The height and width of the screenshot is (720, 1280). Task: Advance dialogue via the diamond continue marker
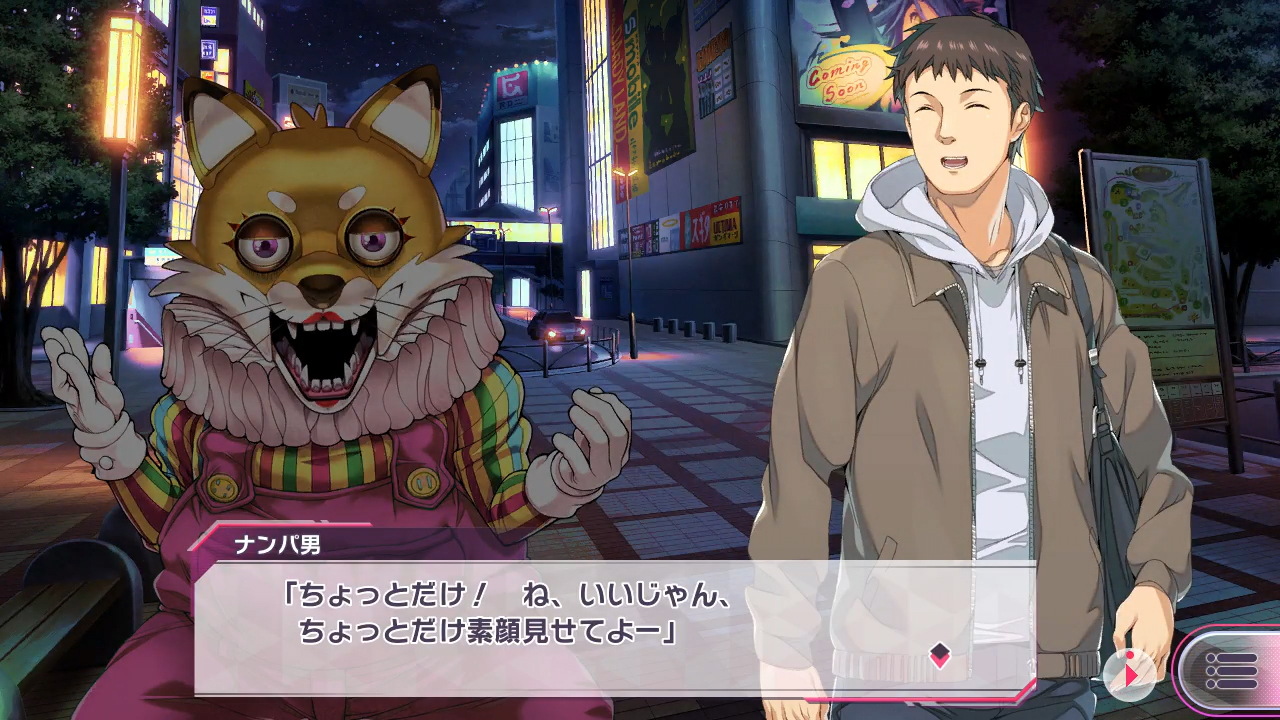939,655
